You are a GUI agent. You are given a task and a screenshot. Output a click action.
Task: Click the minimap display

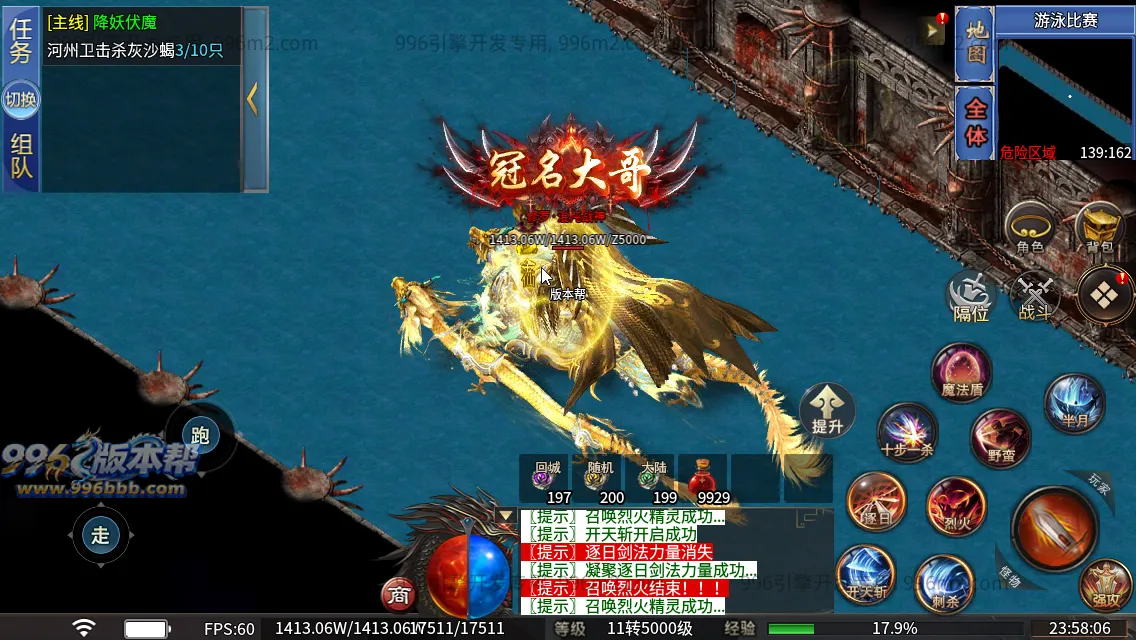(x=1064, y=95)
